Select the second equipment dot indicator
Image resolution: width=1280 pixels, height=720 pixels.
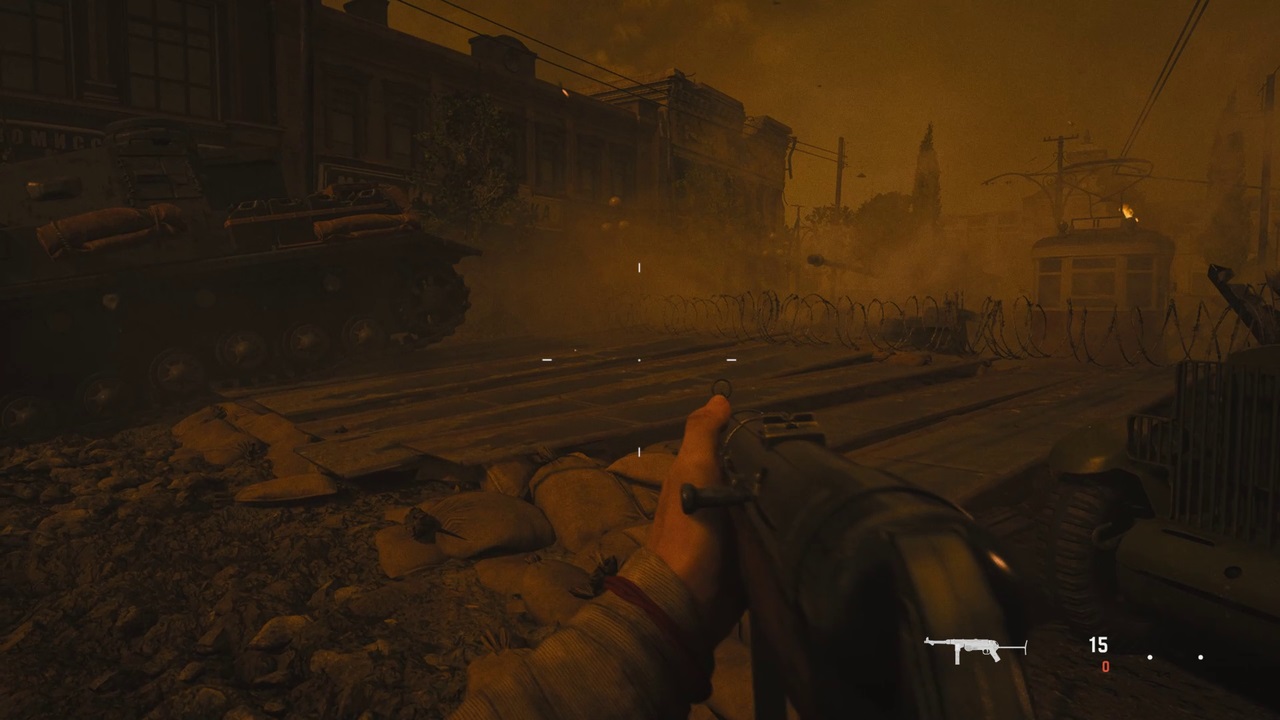1200,658
